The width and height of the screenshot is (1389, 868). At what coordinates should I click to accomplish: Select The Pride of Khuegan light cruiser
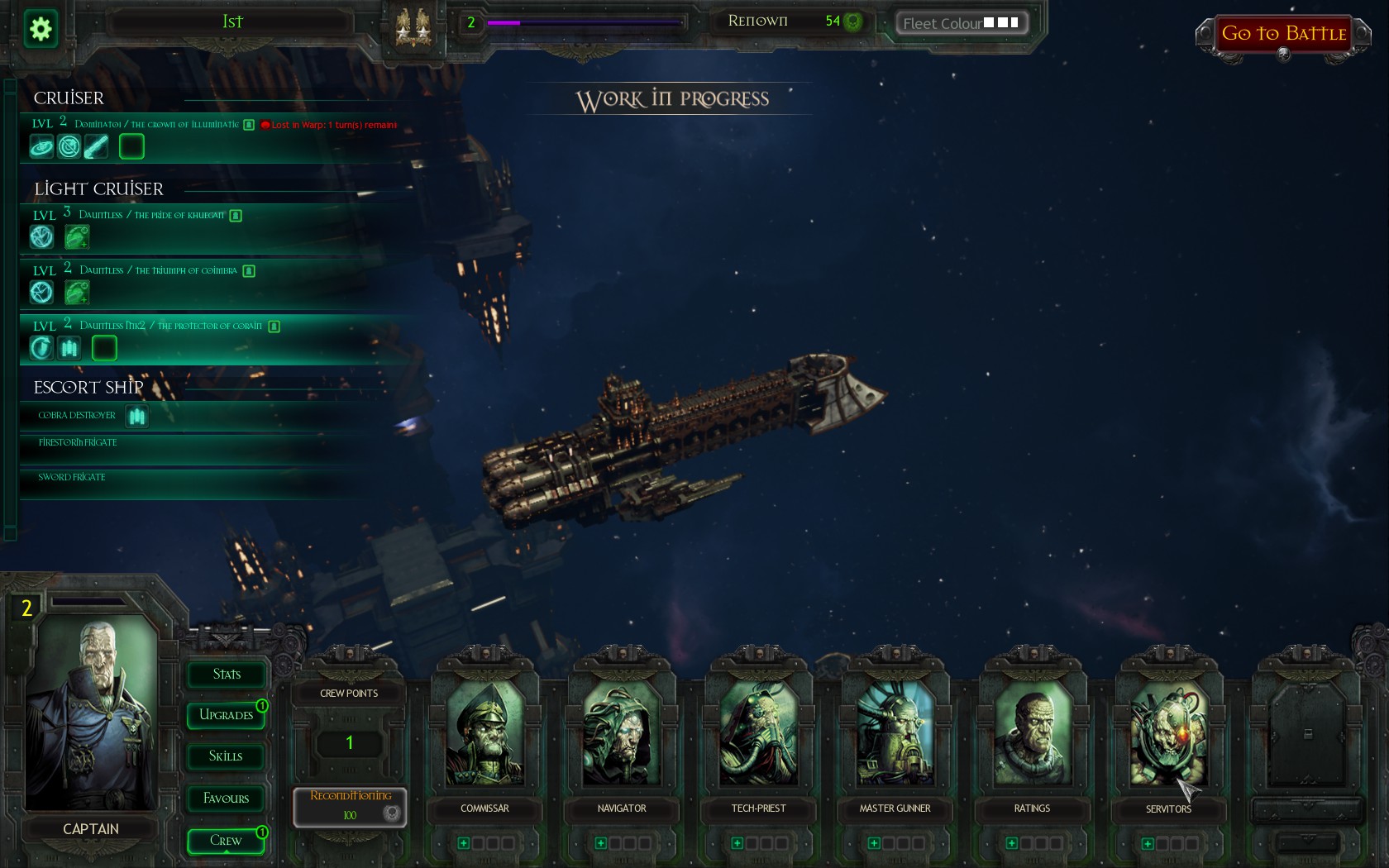pos(151,215)
